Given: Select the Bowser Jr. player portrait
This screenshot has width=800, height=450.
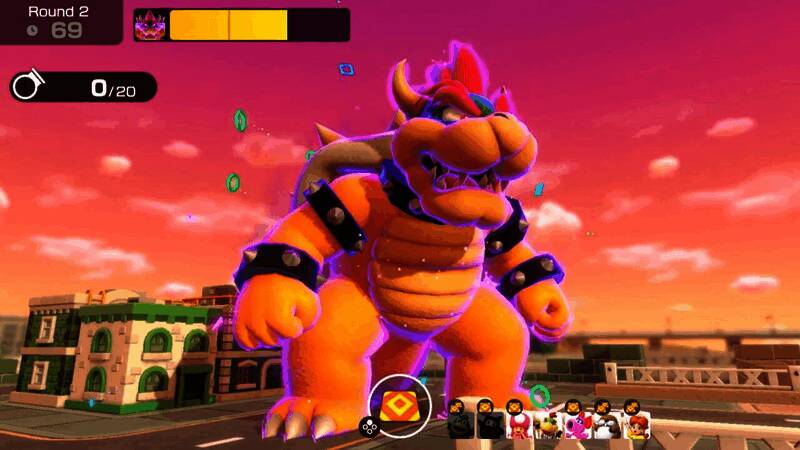Looking at the screenshot, I should coord(547,426).
